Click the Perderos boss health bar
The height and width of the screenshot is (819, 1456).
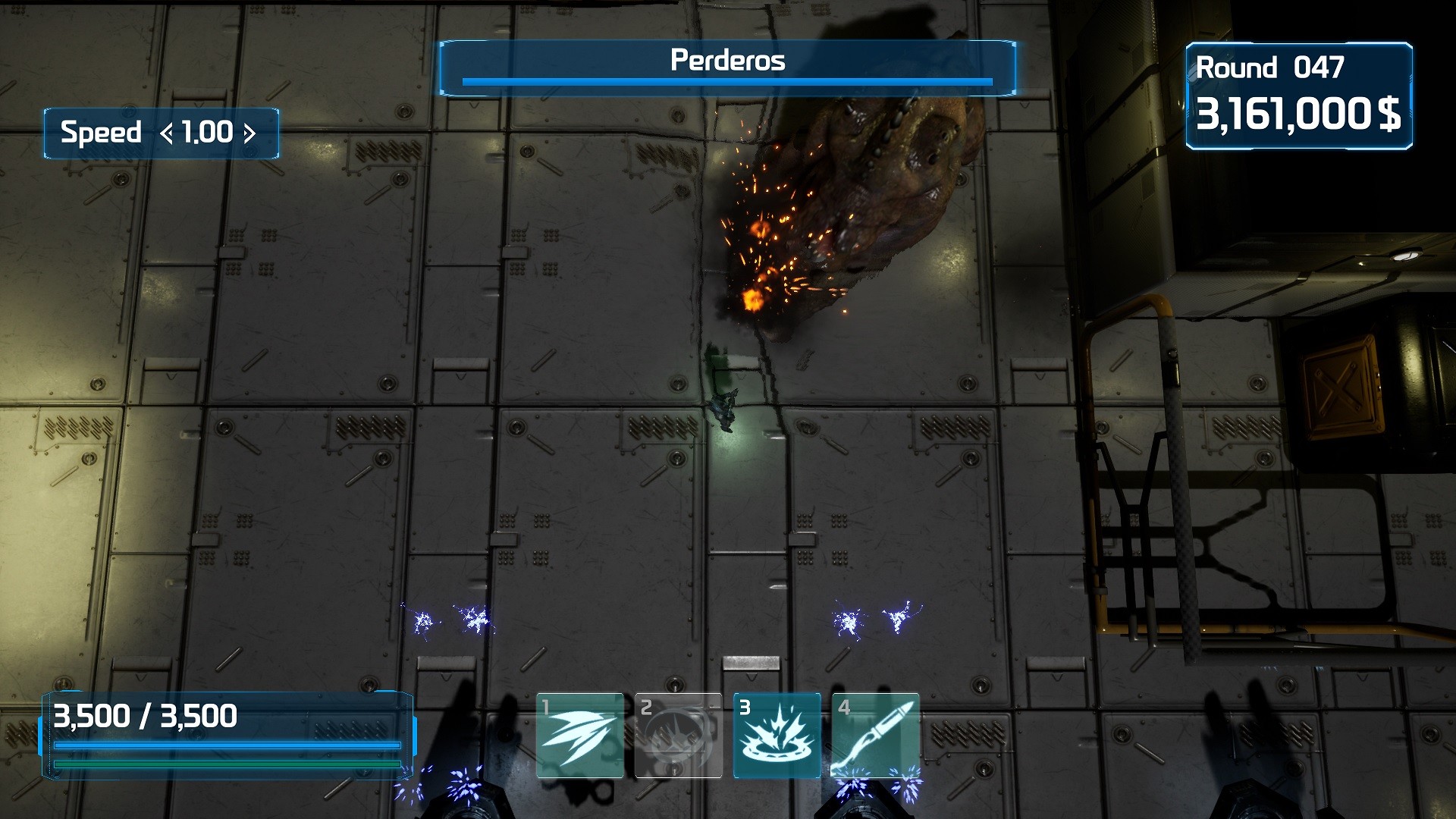click(726, 81)
